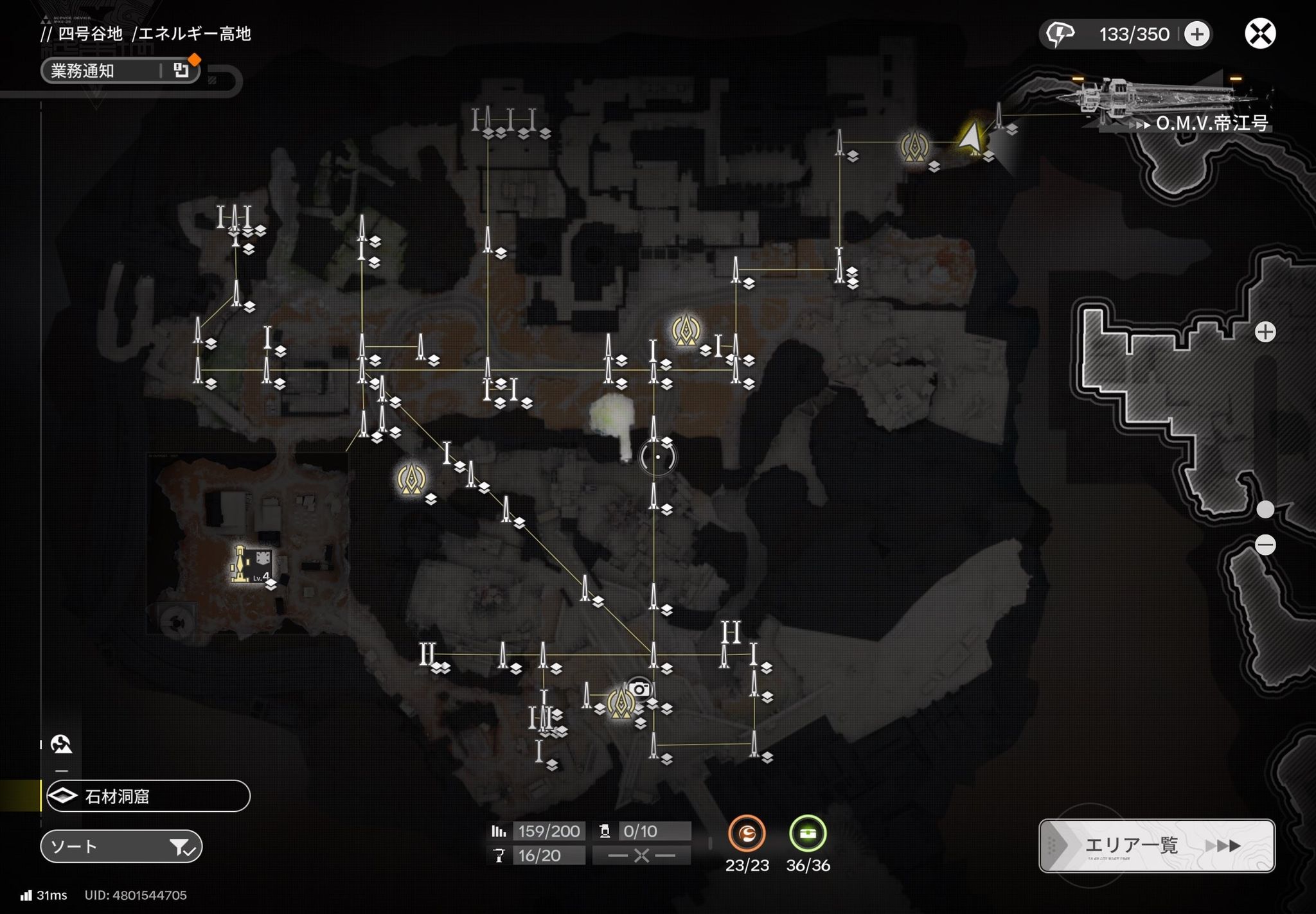
Task: Add more stamina with the plus button
Action: click(1196, 34)
